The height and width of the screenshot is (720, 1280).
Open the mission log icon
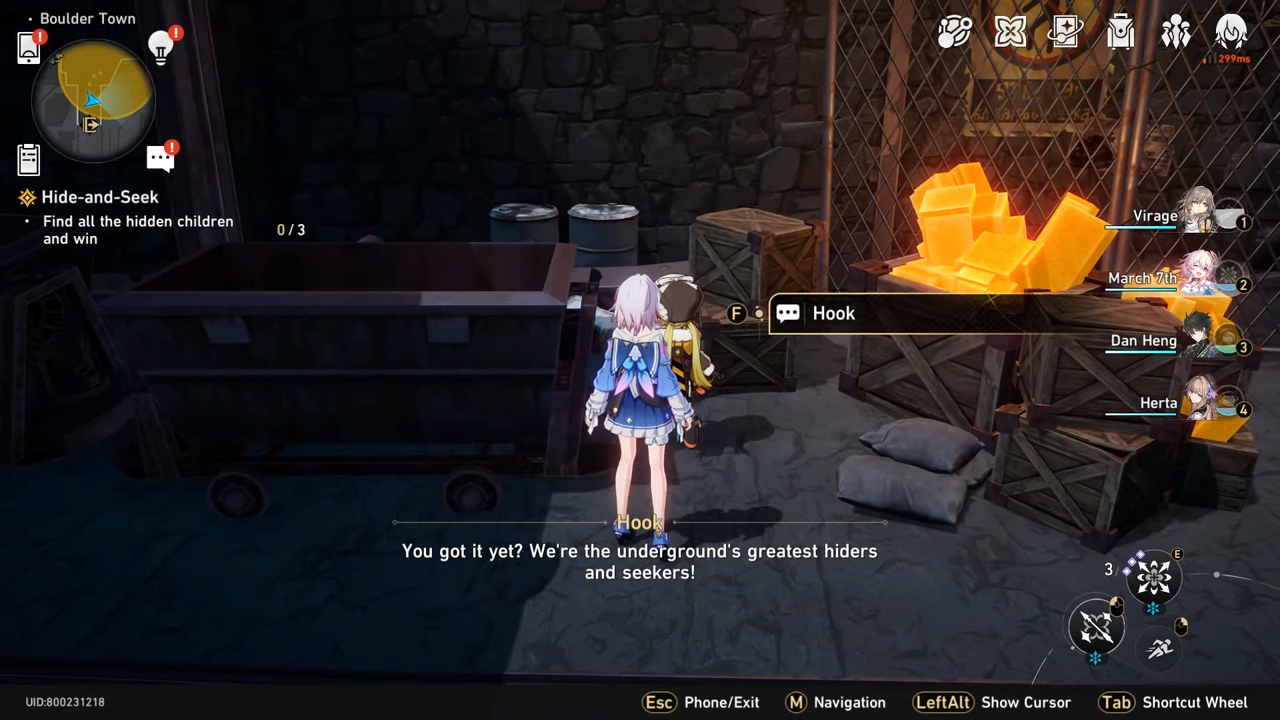click(x=28, y=159)
